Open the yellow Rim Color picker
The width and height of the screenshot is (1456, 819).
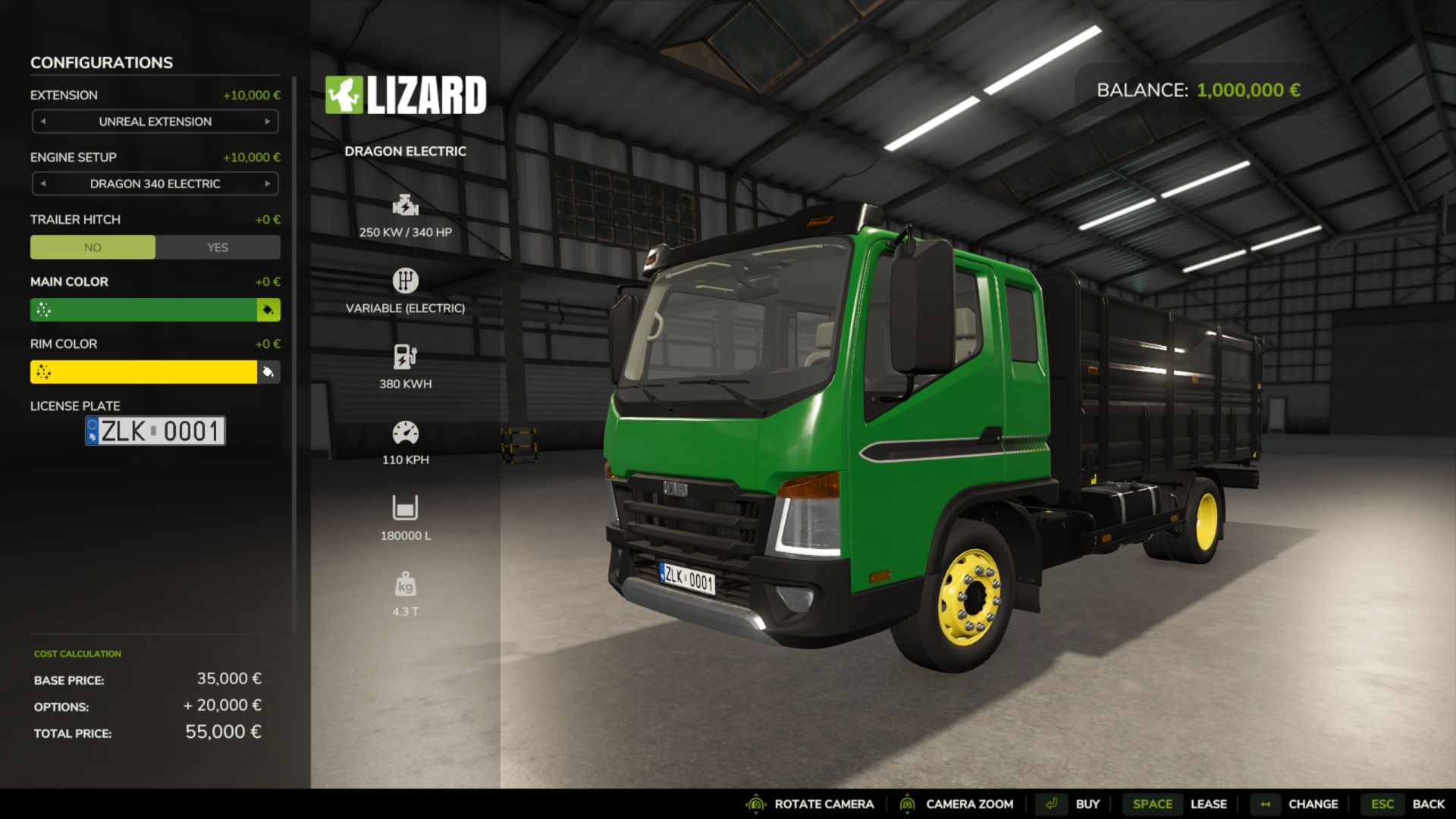144,372
